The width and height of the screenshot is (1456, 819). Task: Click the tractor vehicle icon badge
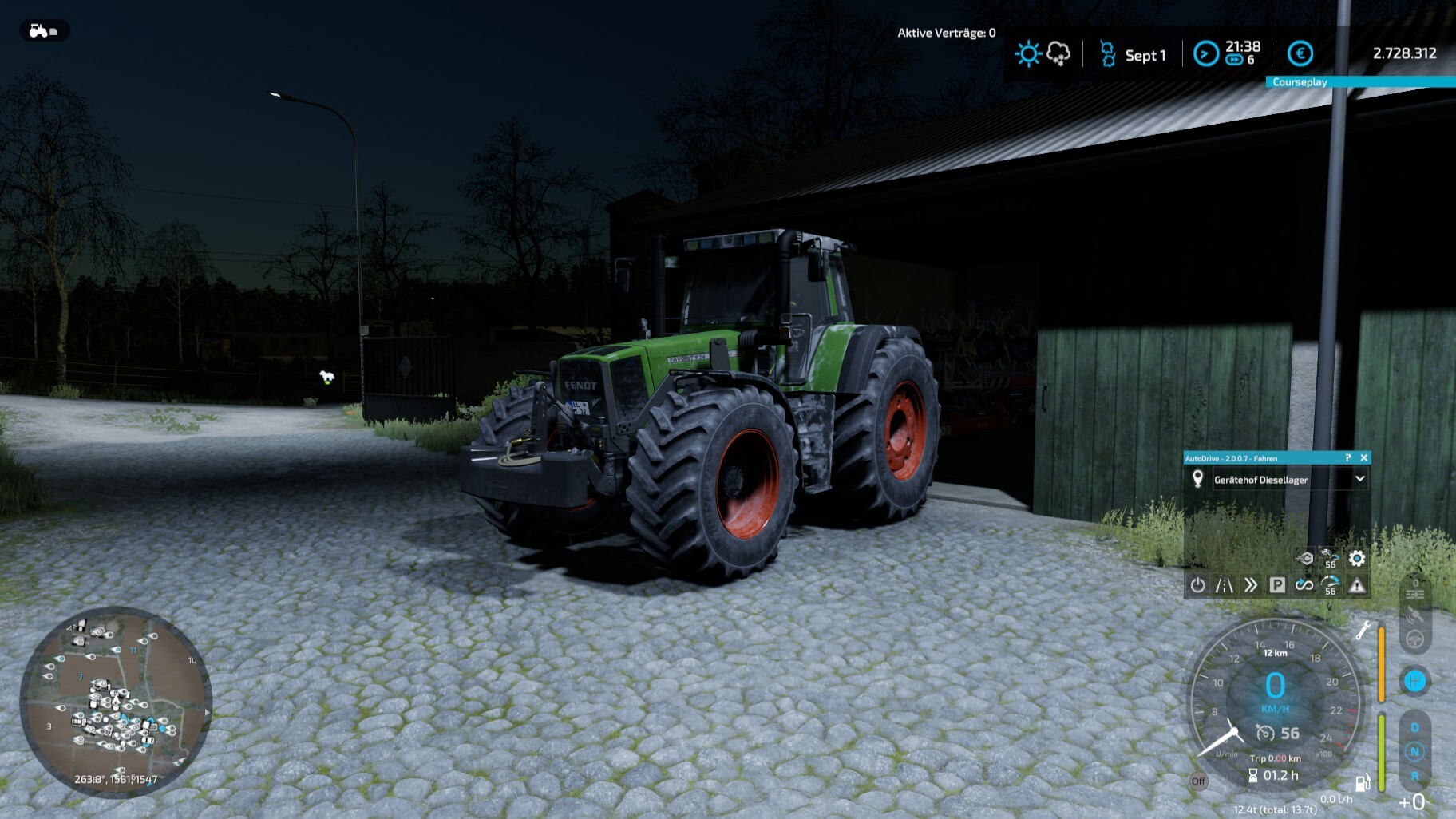click(44, 31)
